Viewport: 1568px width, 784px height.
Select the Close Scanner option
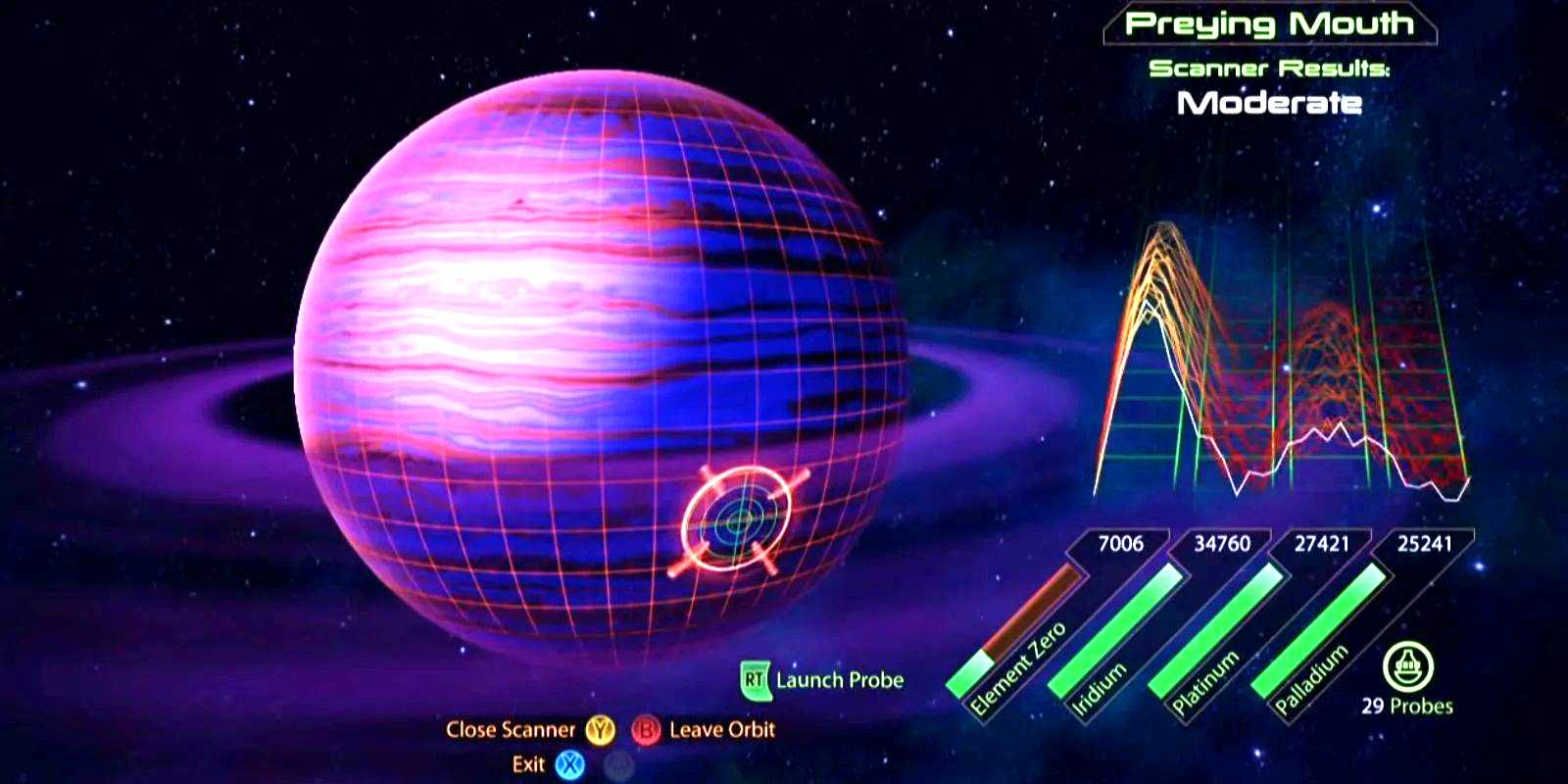pos(511,730)
